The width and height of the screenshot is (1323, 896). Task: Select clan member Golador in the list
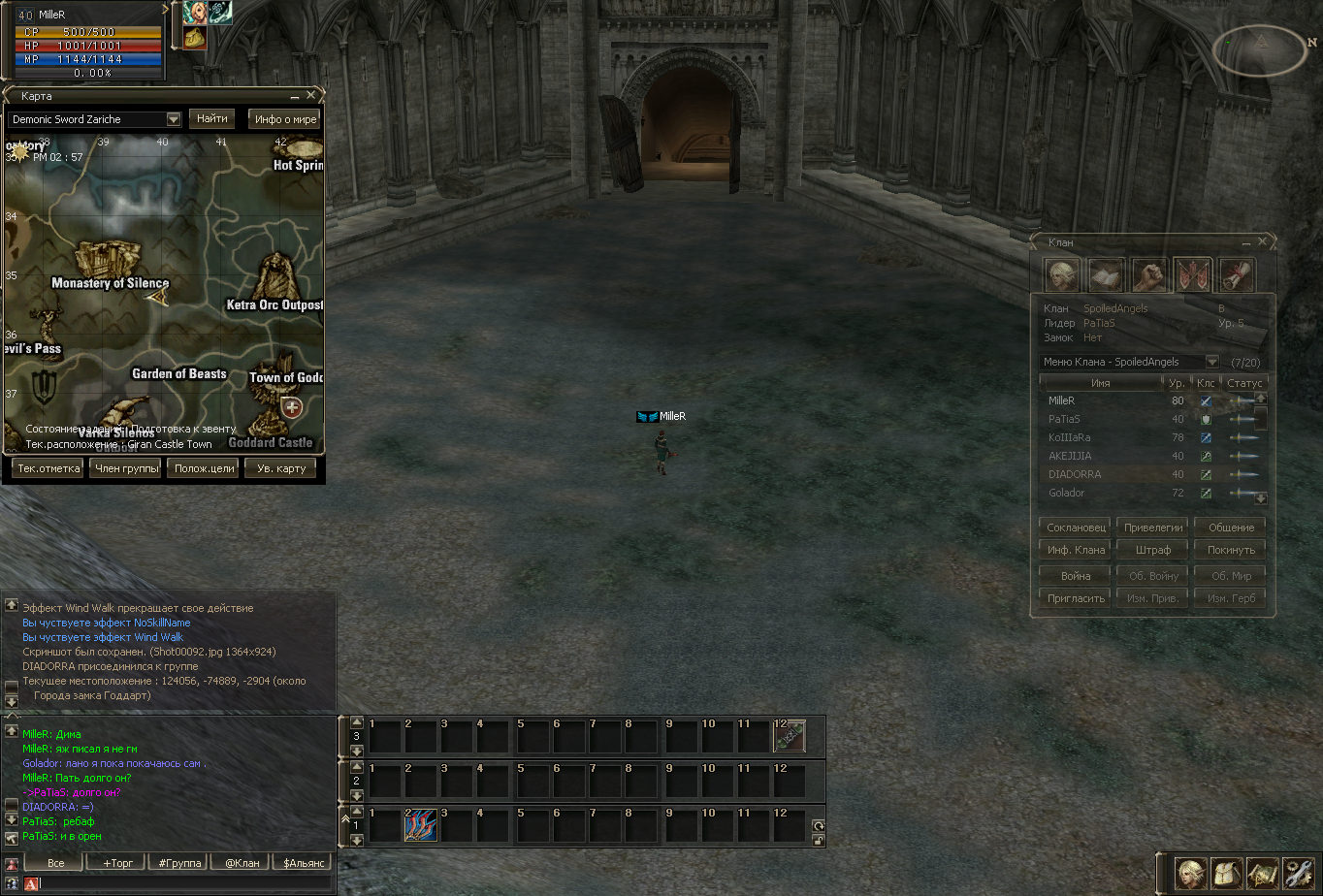point(1066,493)
